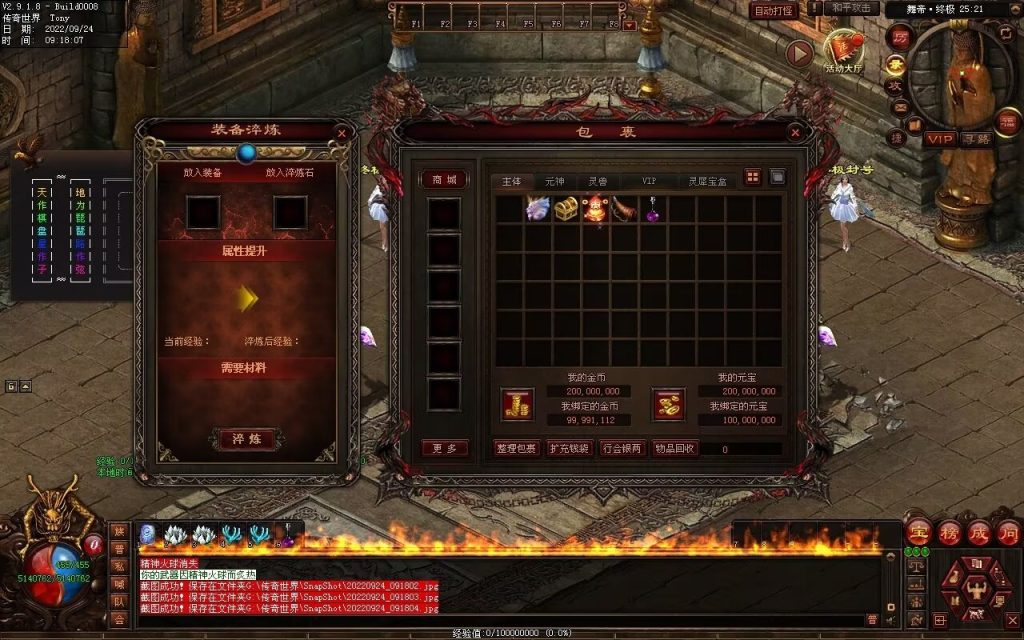Click the 淬炼 temper button
The height and width of the screenshot is (640, 1024).
coord(246,439)
